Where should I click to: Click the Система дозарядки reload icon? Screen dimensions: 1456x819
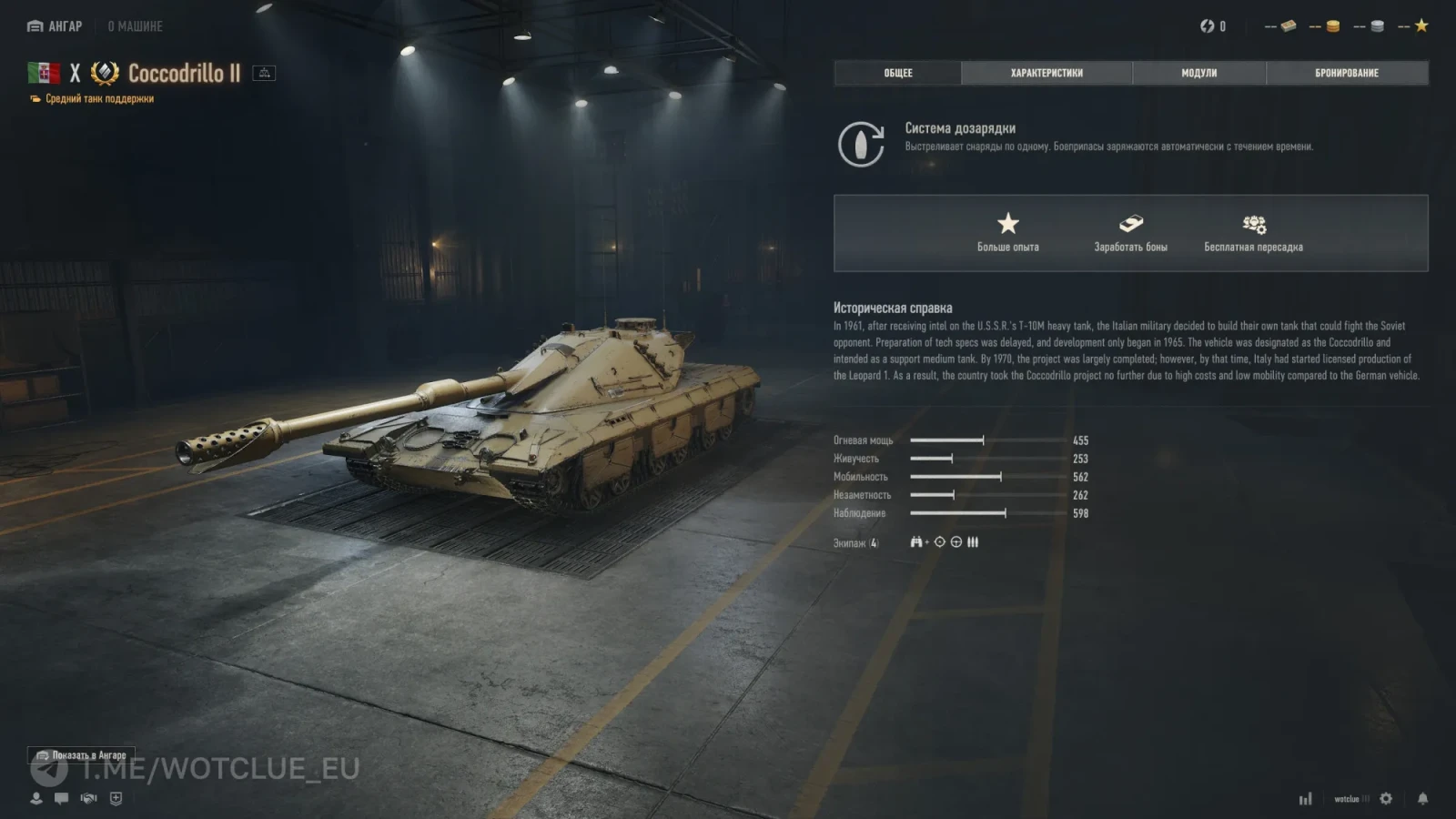coord(861,144)
